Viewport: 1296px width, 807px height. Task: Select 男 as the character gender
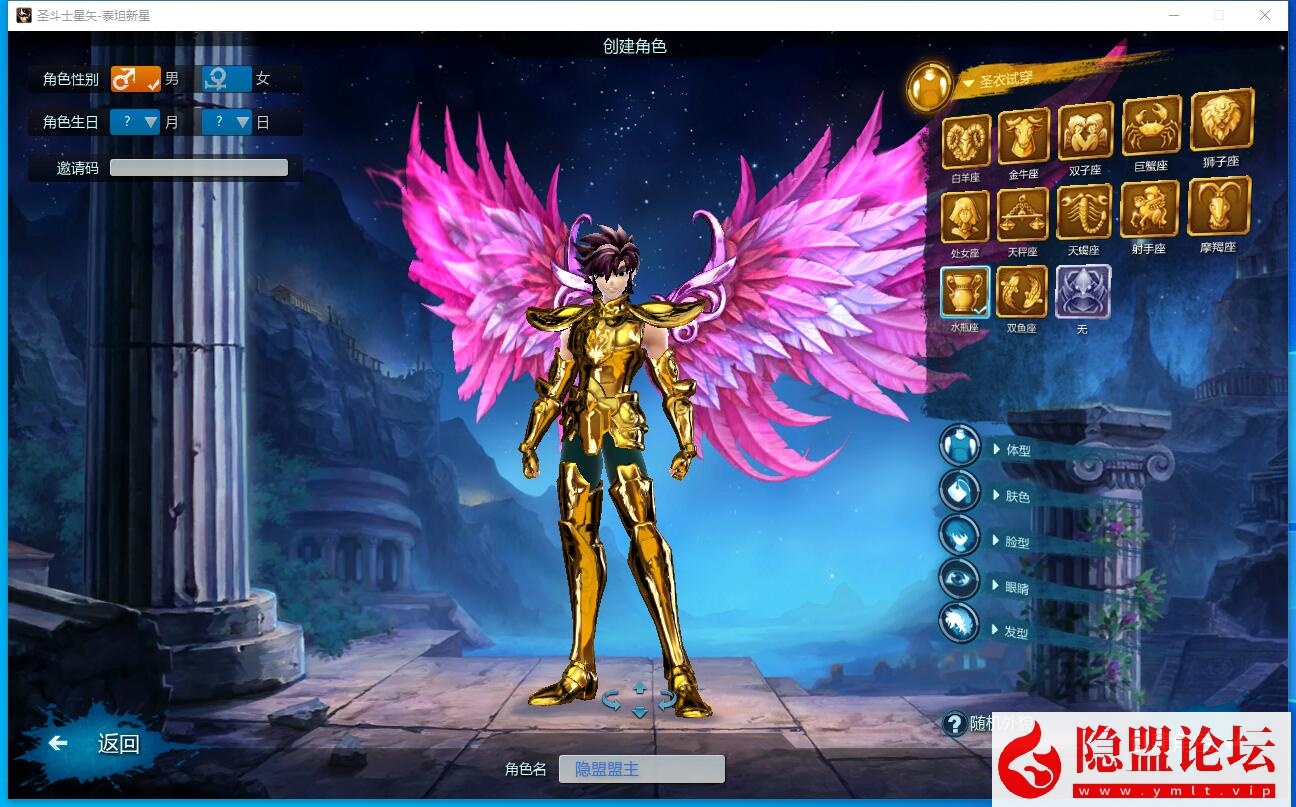137,78
